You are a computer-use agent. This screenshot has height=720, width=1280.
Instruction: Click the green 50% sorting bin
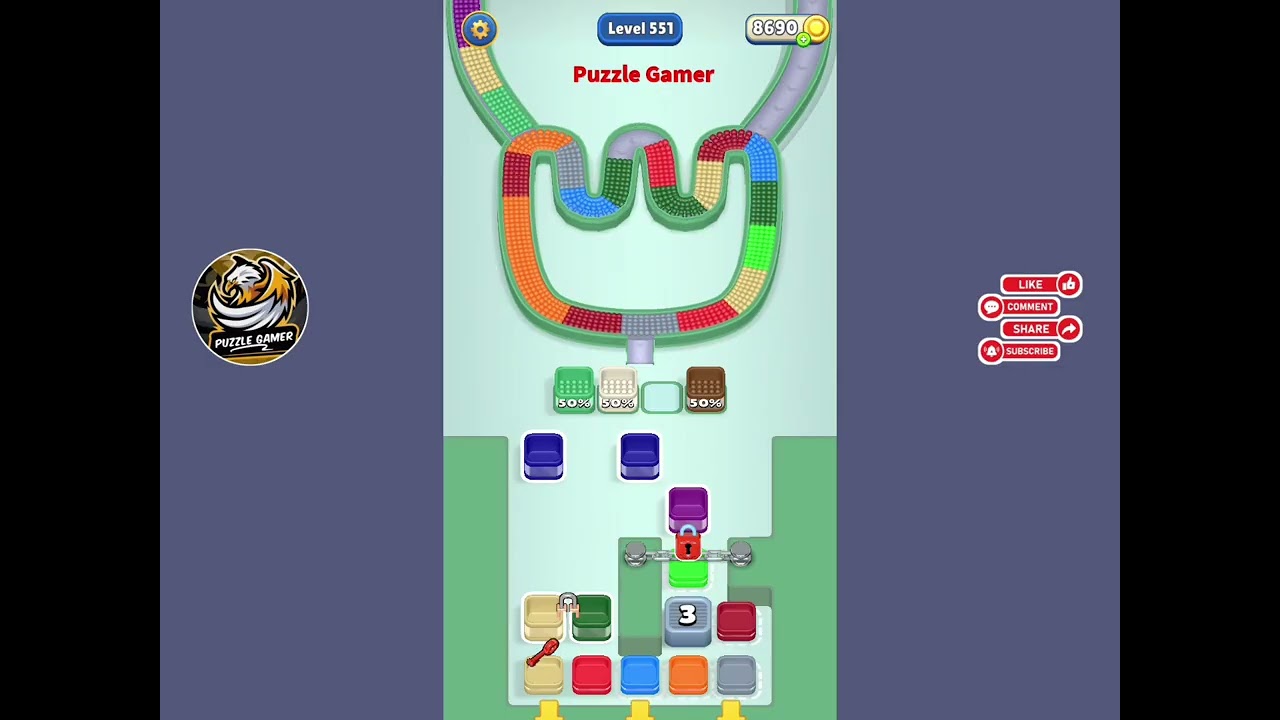573,390
